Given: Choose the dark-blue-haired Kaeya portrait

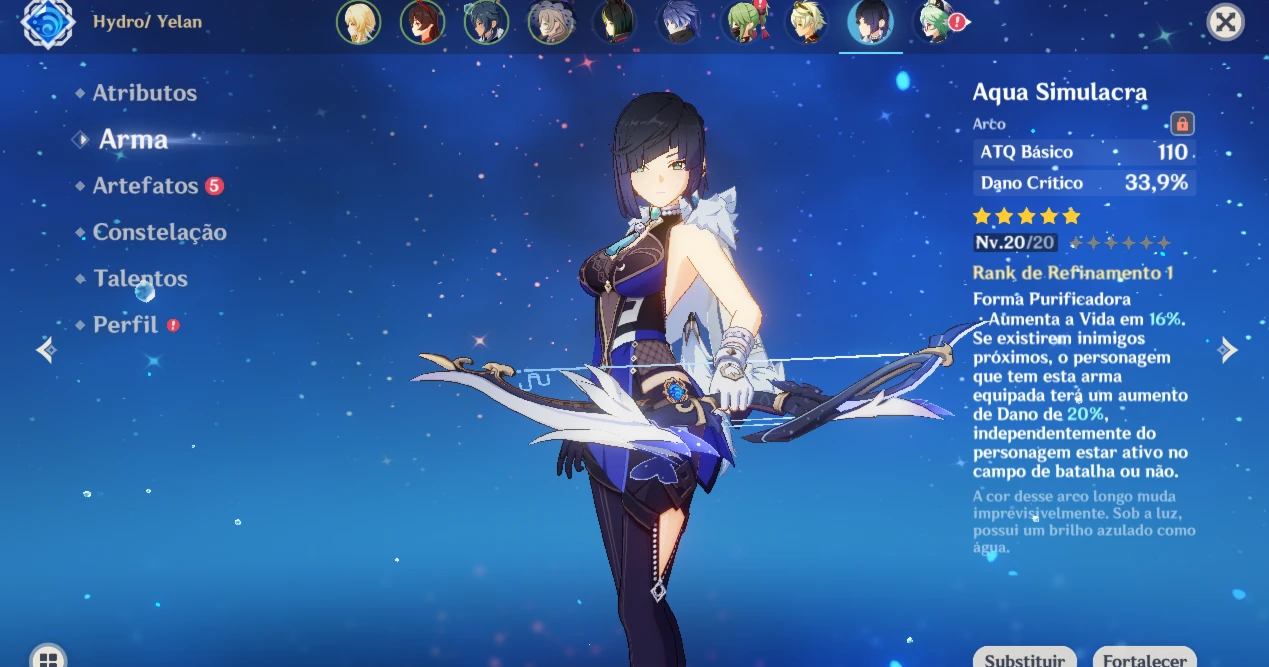Looking at the screenshot, I should point(486,22).
